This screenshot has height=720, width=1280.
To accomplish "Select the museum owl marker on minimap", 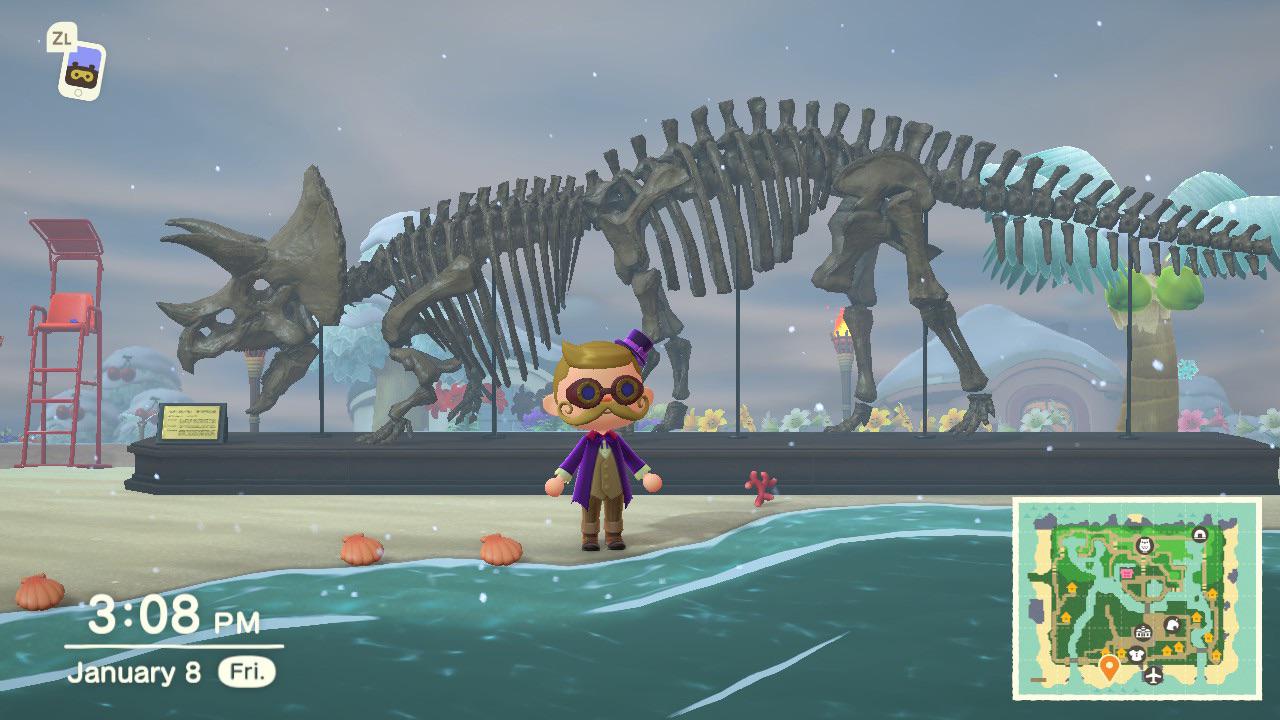I will 1146,545.
